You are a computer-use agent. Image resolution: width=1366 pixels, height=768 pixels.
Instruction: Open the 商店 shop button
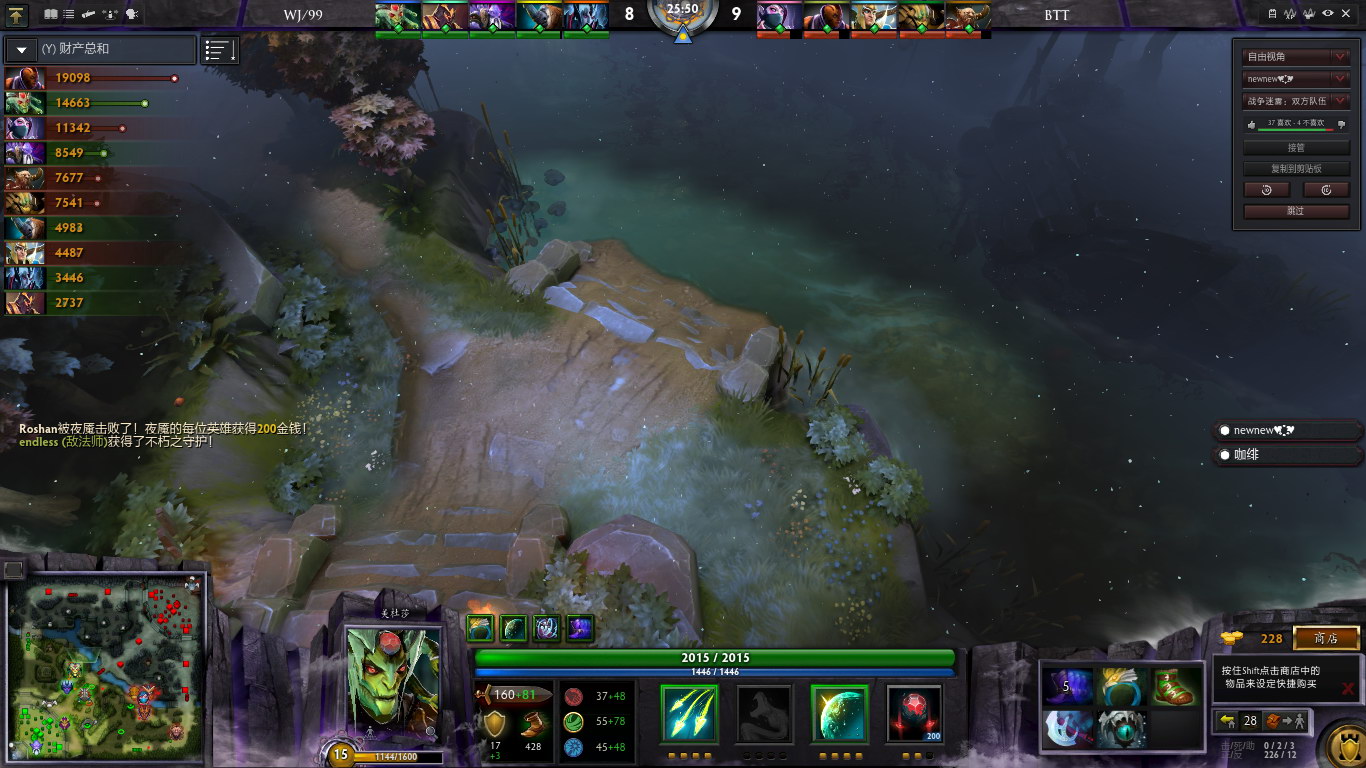coord(1326,638)
